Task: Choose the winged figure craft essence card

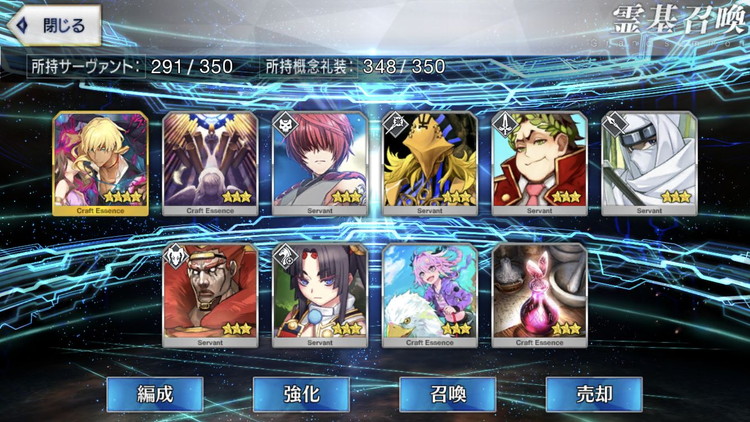Action: pos(210,161)
